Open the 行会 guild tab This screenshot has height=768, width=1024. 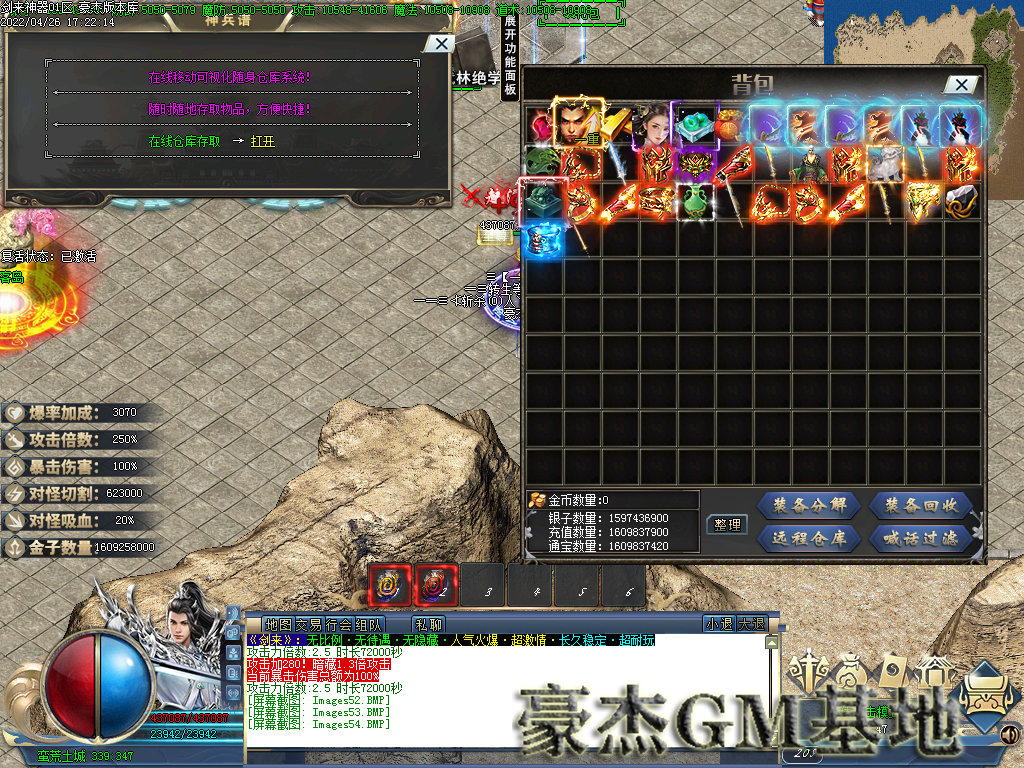(339, 624)
